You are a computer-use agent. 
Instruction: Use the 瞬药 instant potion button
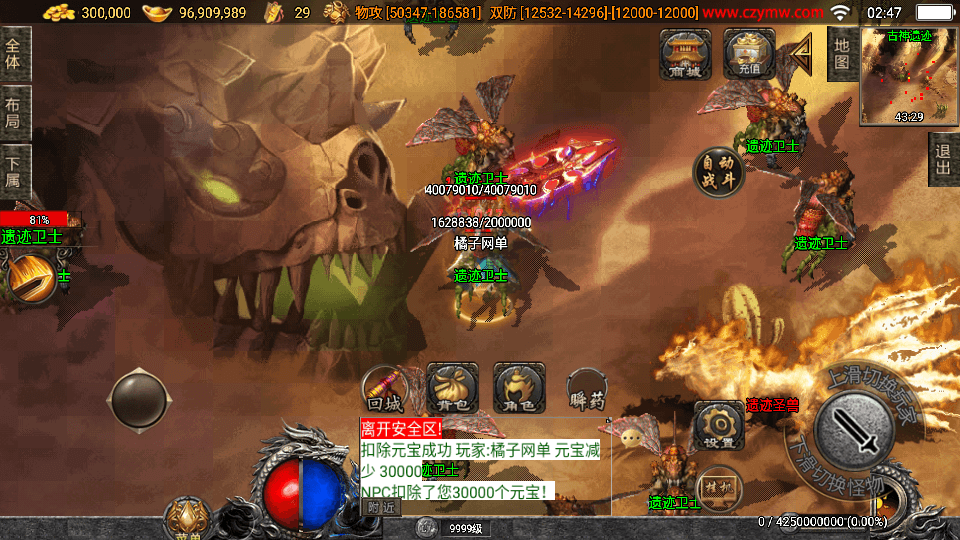pyautogui.click(x=587, y=388)
